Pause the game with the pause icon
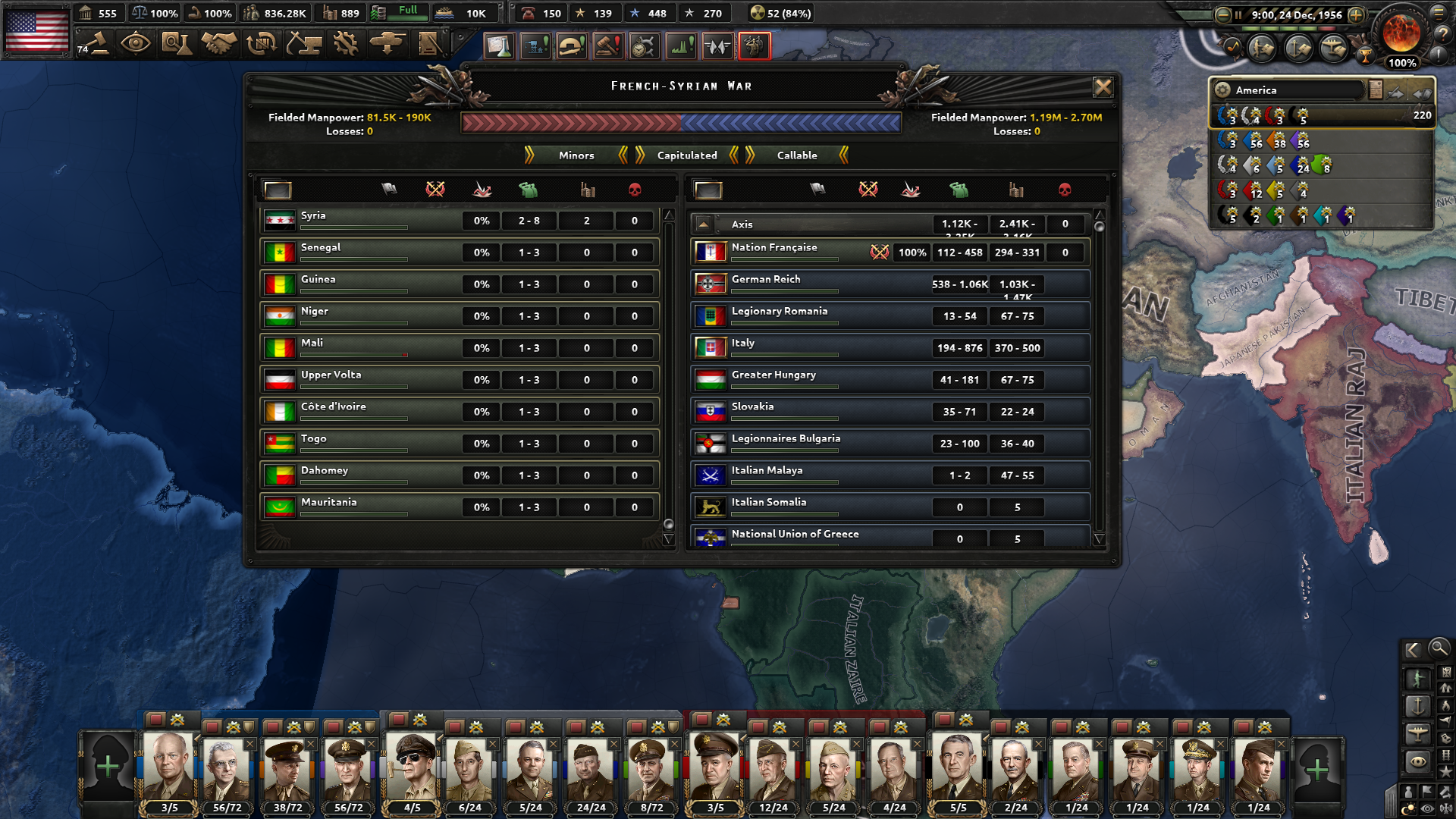Screen dimensions: 1456x819 pos(1238,15)
